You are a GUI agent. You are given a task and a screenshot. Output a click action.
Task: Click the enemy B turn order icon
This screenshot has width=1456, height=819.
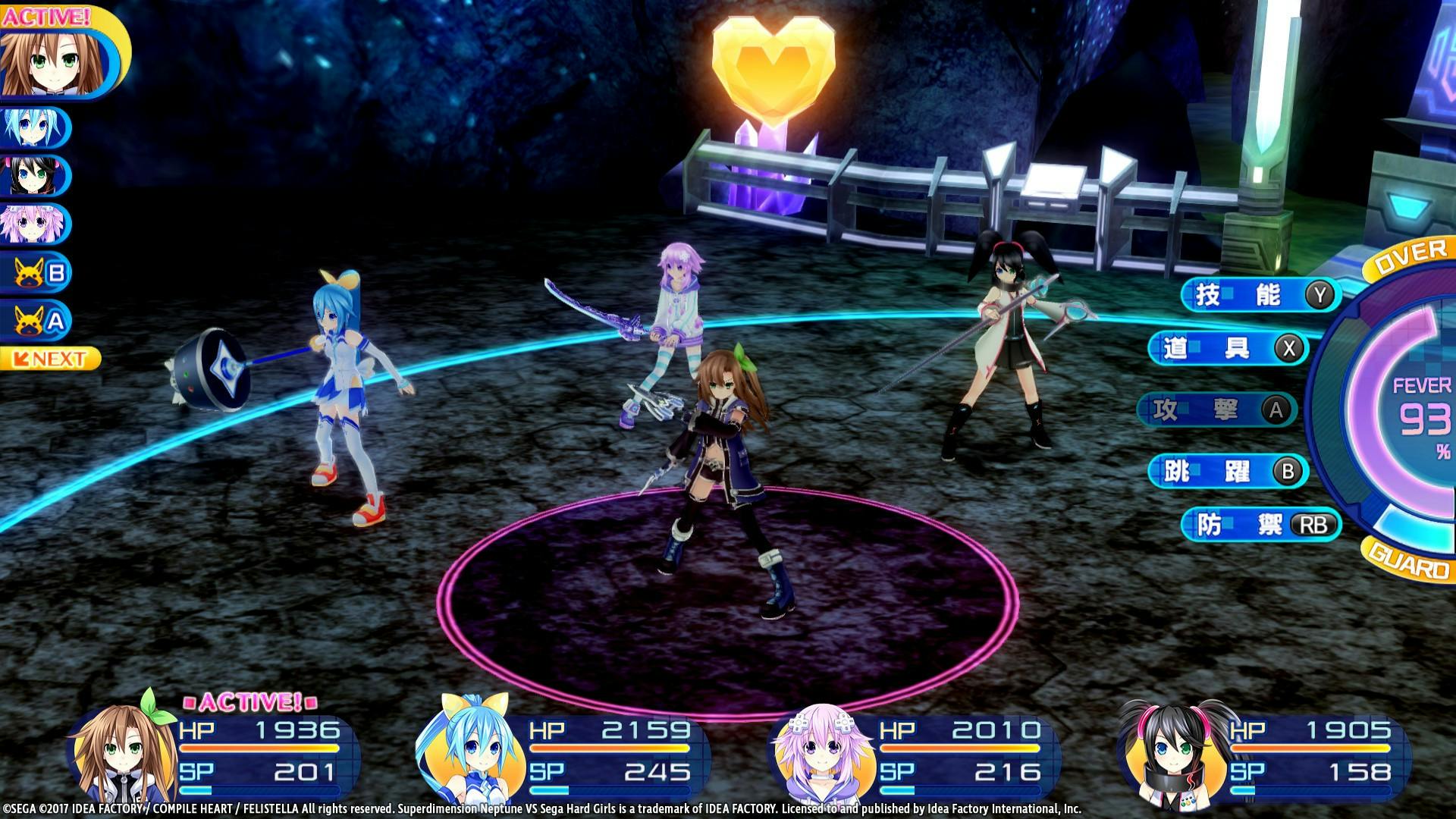point(36,272)
